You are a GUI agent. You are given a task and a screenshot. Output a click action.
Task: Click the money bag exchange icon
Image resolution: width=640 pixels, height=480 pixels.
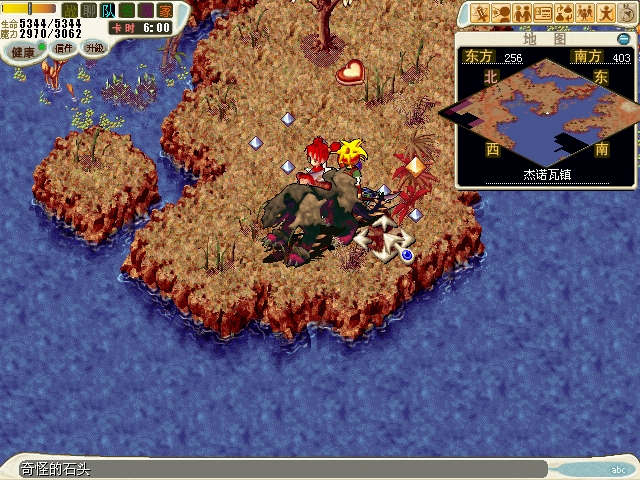[564, 13]
